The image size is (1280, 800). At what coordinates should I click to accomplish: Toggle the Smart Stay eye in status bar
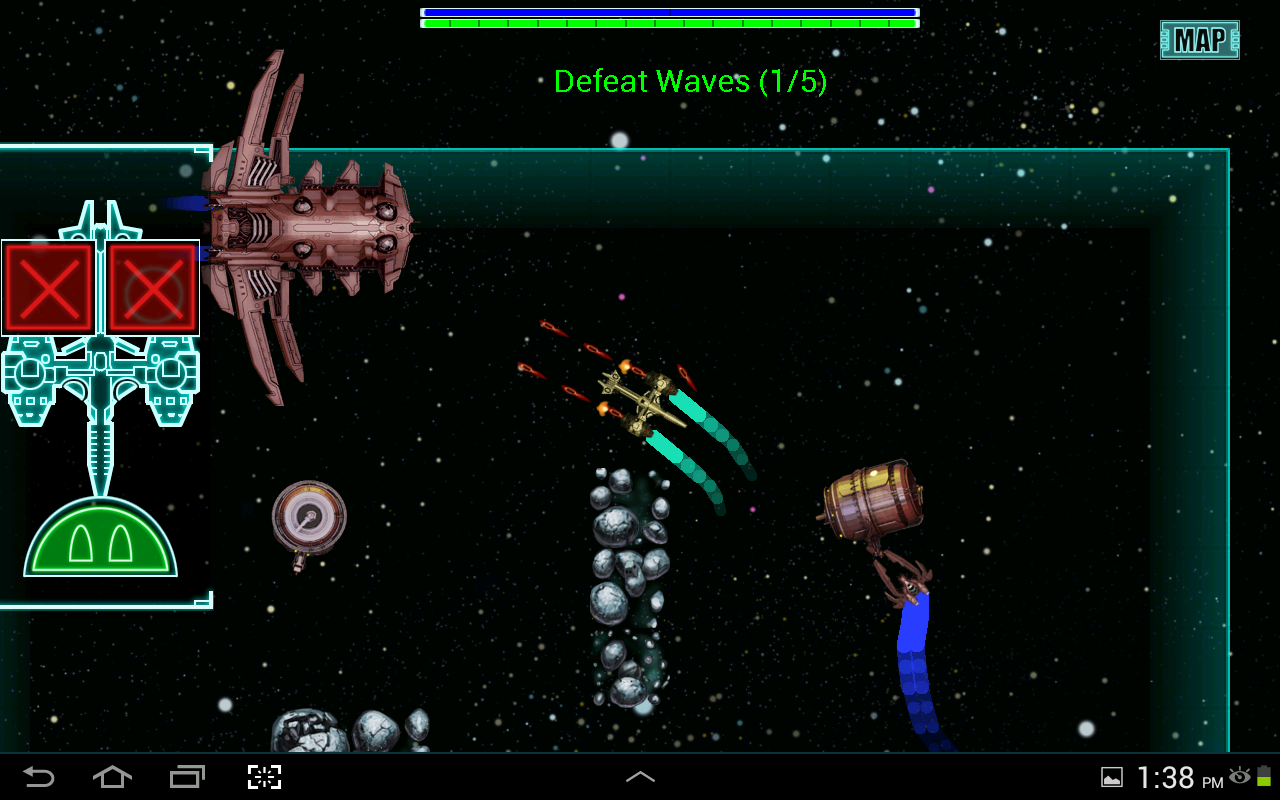point(1240,777)
